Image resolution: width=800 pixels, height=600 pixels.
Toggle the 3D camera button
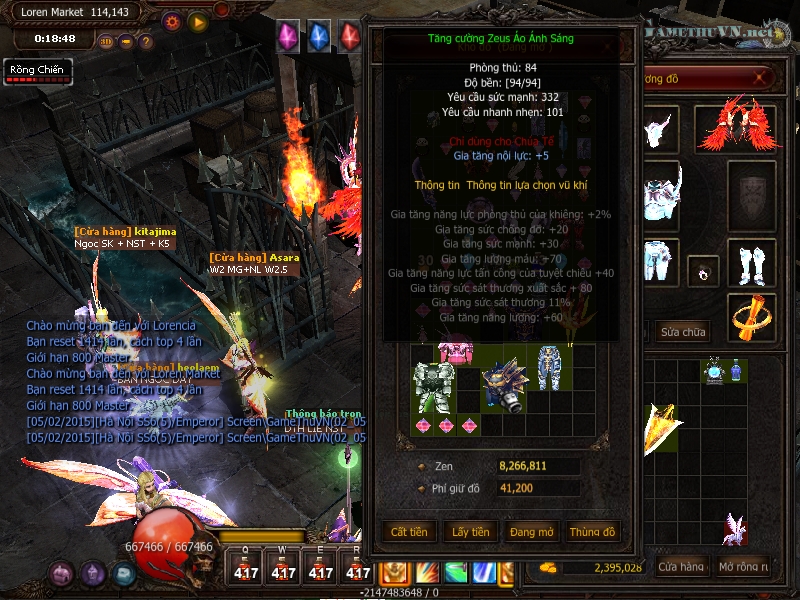click(107, 42)
